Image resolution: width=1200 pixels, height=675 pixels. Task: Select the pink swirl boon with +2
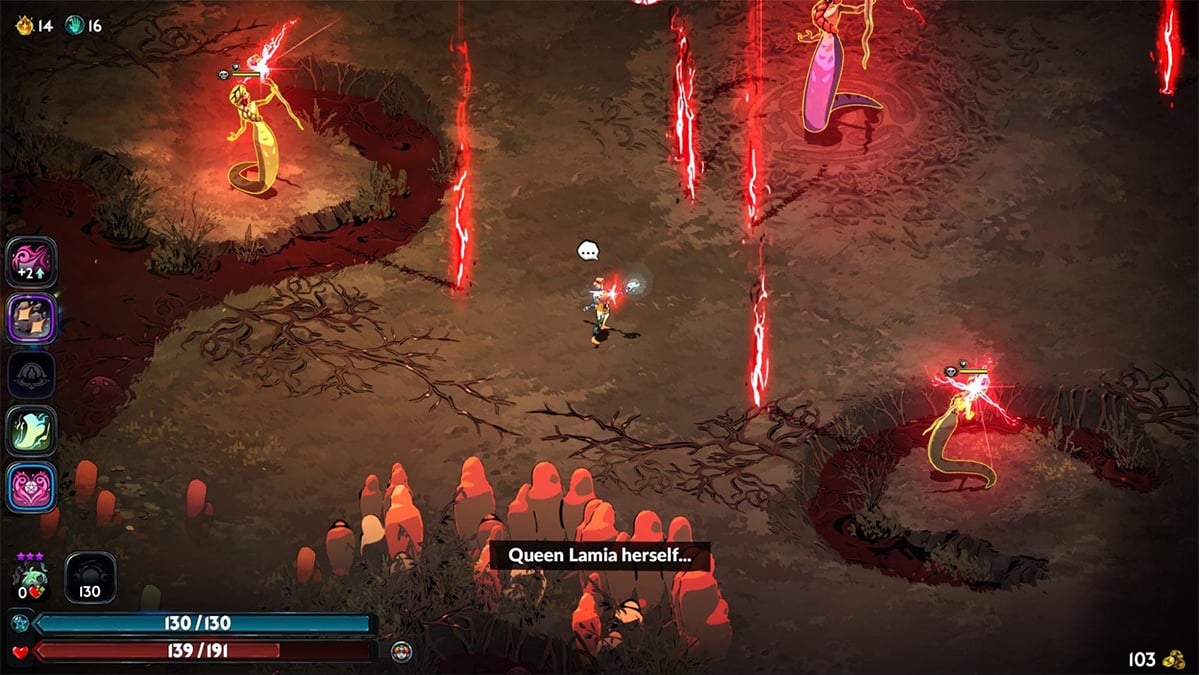coord(31,262)
